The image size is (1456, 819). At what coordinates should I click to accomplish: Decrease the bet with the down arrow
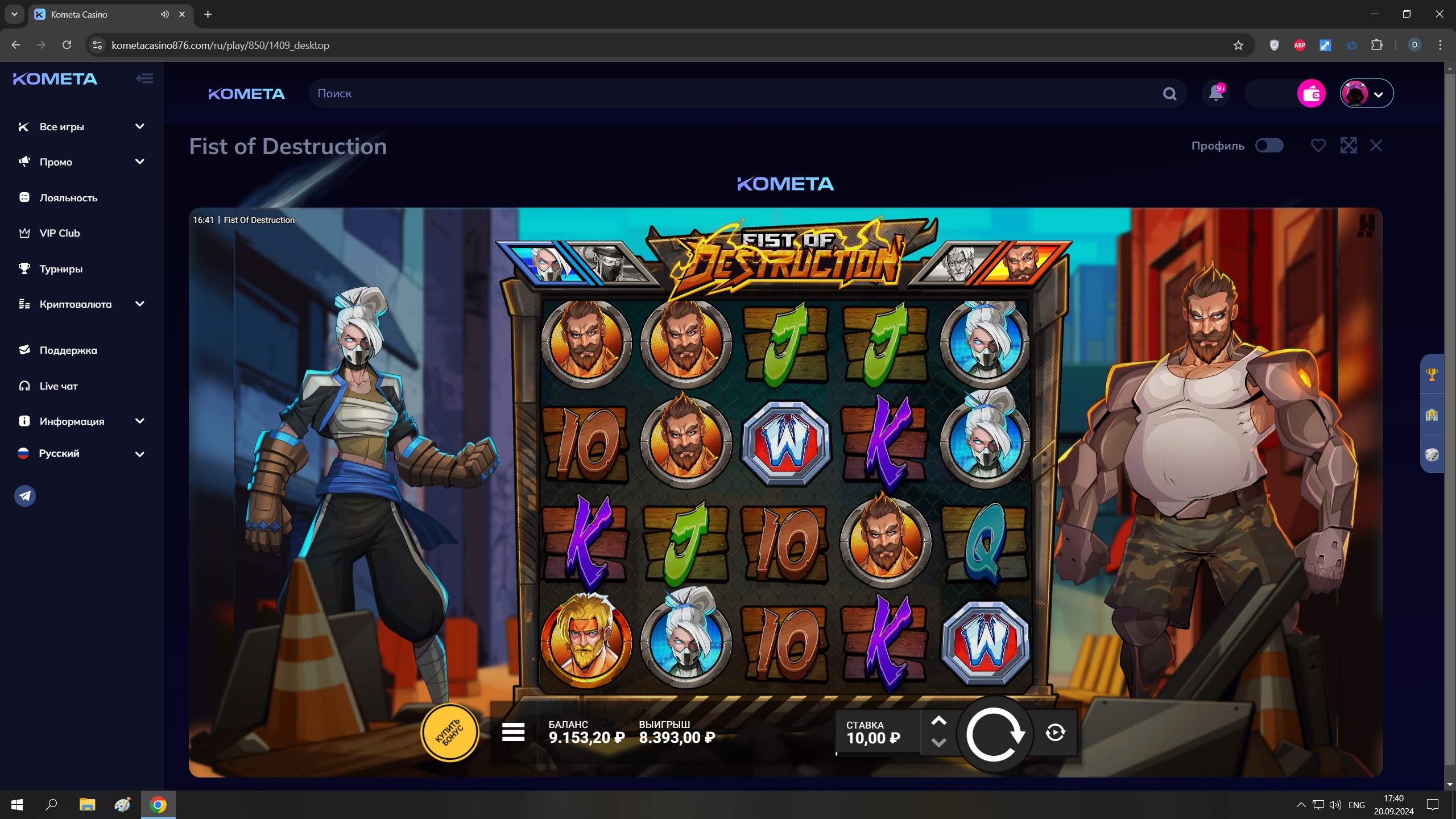coord(938,743)
